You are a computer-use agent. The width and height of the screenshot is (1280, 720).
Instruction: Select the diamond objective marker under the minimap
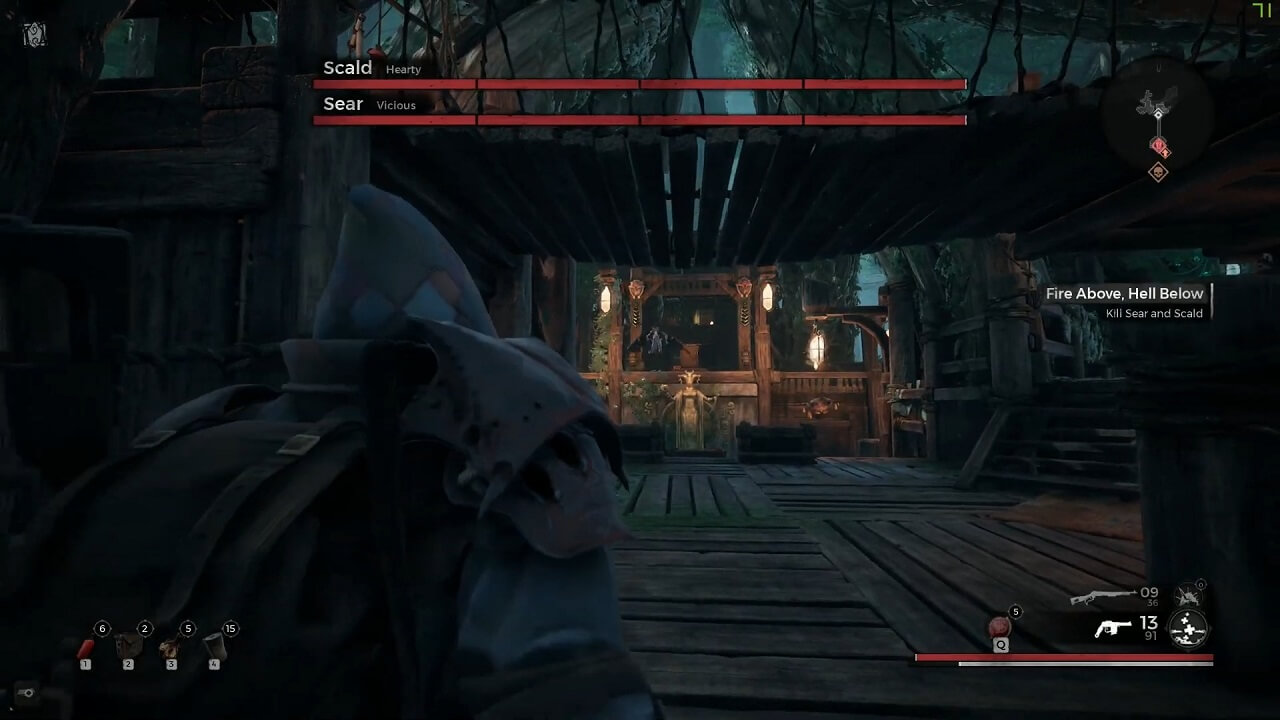1159,146
